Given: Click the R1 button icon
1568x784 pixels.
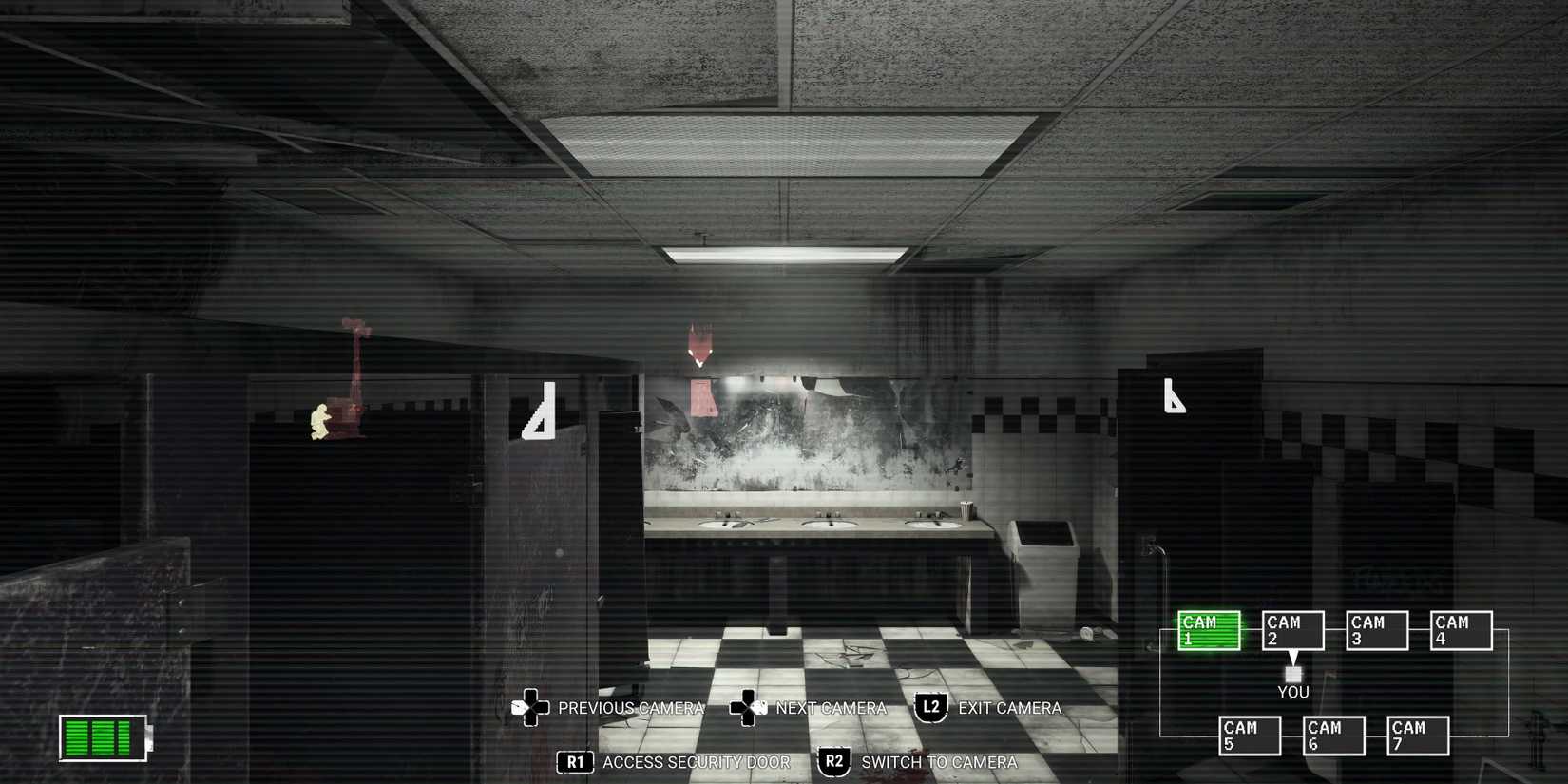Looking at the screenshot, I should pos(576,761).
